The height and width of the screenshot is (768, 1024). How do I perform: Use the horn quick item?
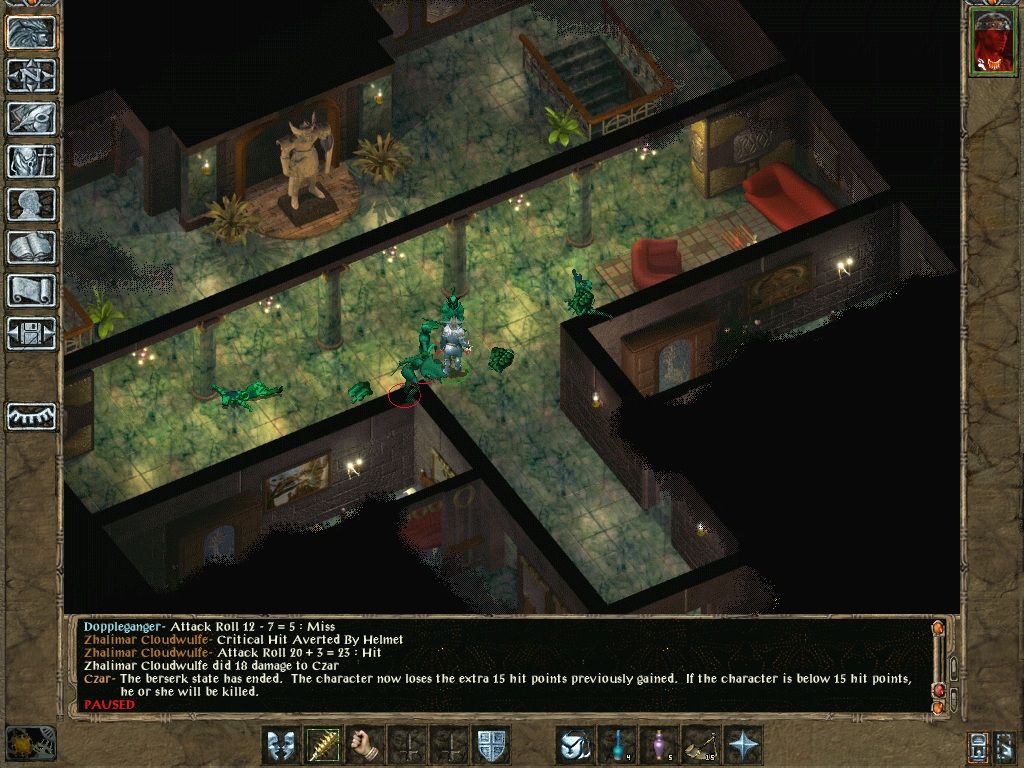click(701, 746)
